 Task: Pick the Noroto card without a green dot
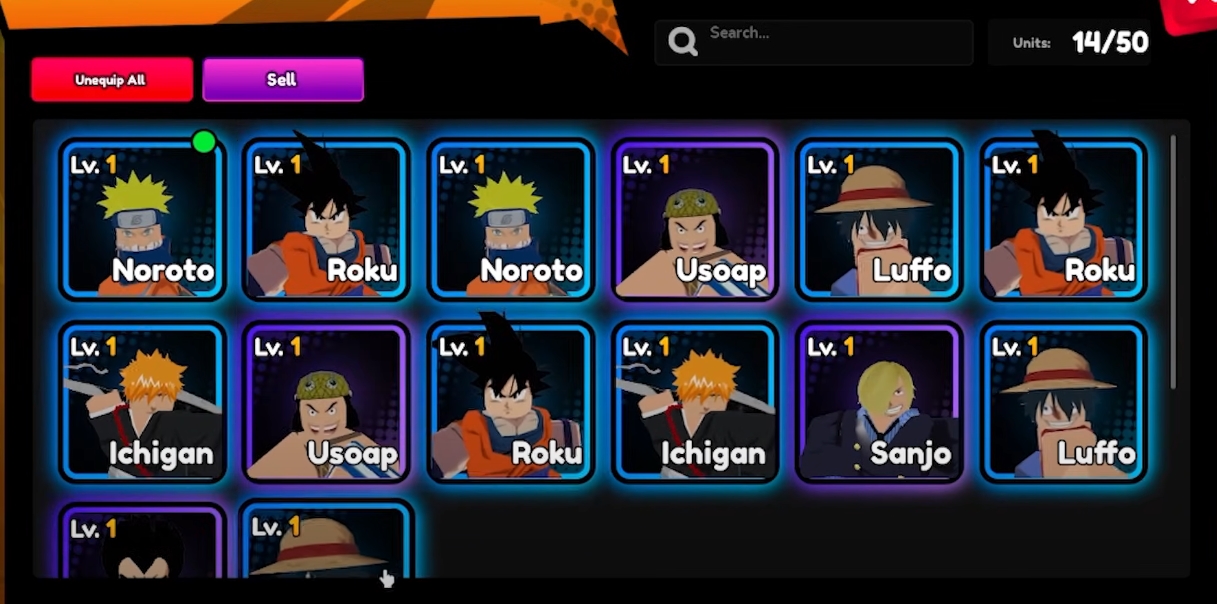(x=510, y=220)
